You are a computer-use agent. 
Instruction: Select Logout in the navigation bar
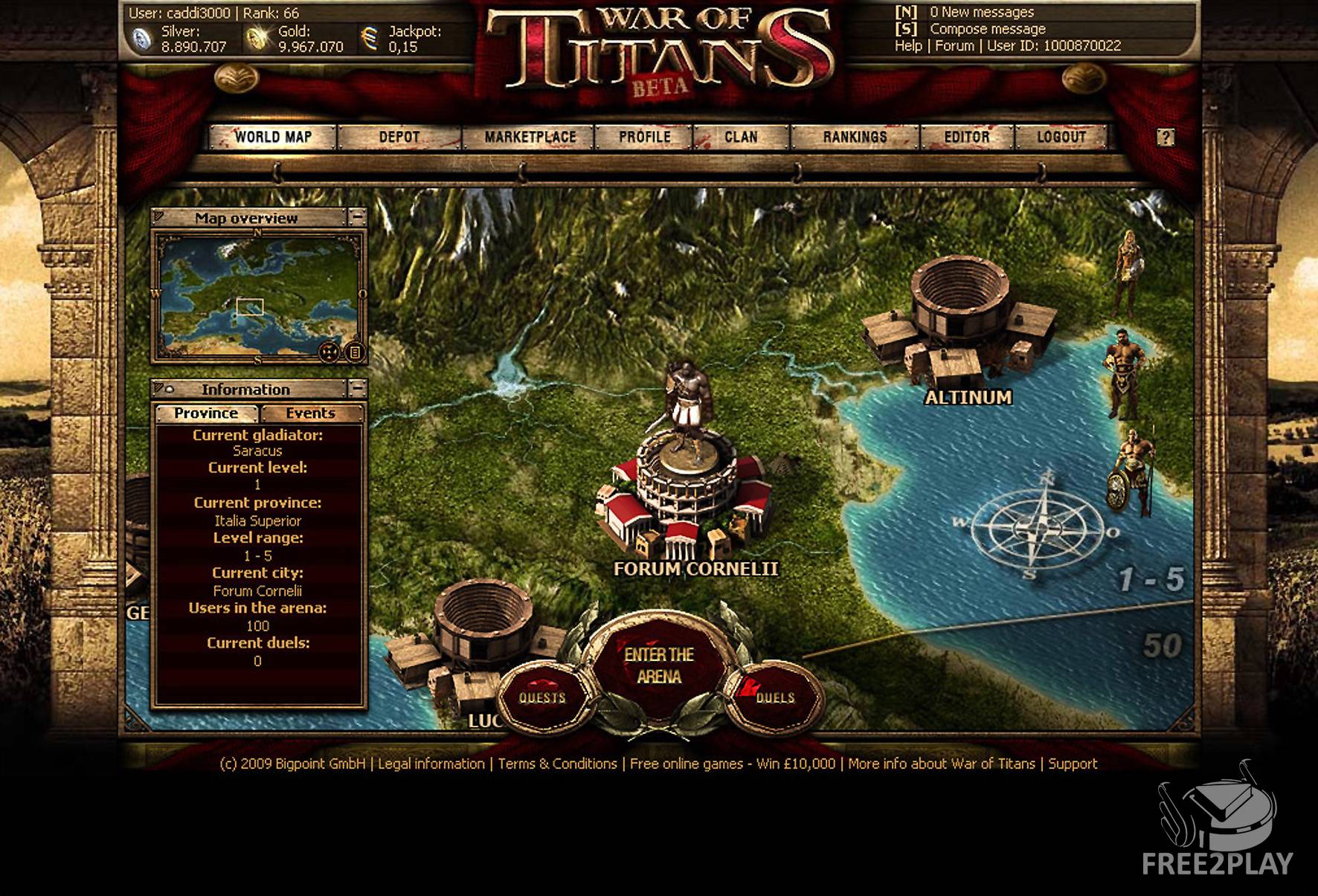[x=1061, y=137]
